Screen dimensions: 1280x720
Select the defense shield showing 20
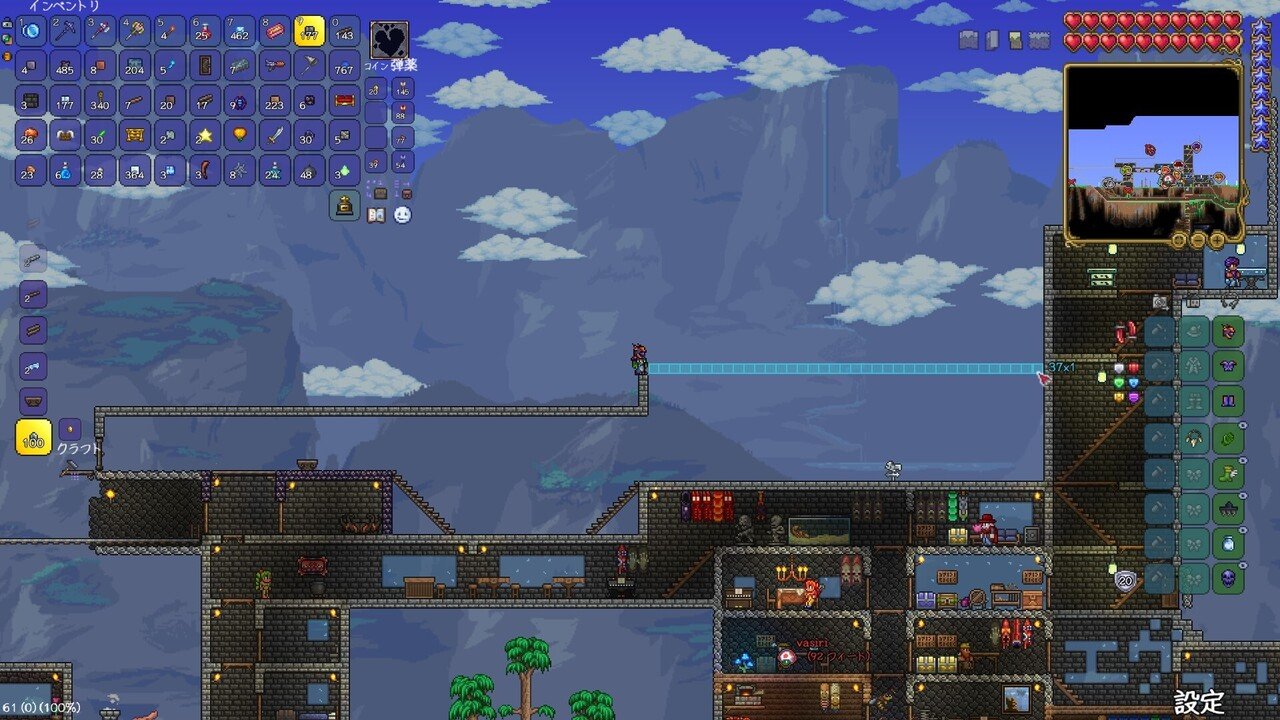click(x=1123, y=579)
